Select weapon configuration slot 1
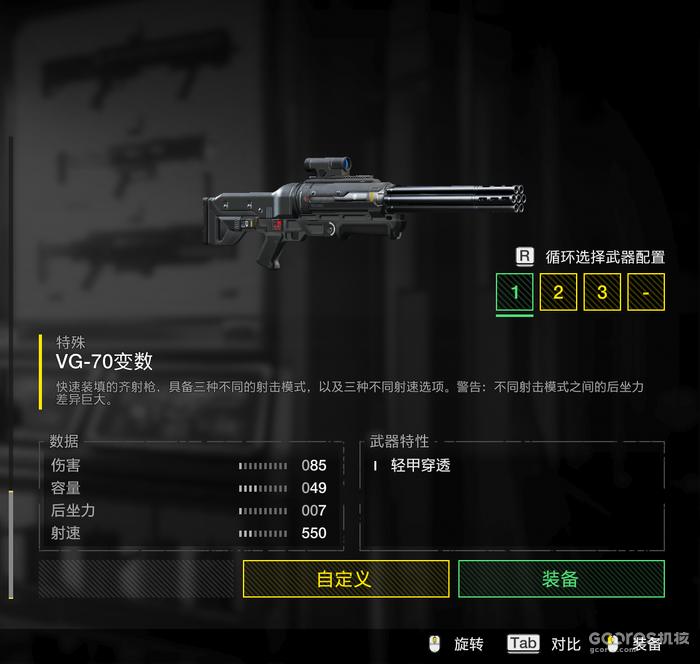This screenshot has height=664, width=700. point(515,292)
